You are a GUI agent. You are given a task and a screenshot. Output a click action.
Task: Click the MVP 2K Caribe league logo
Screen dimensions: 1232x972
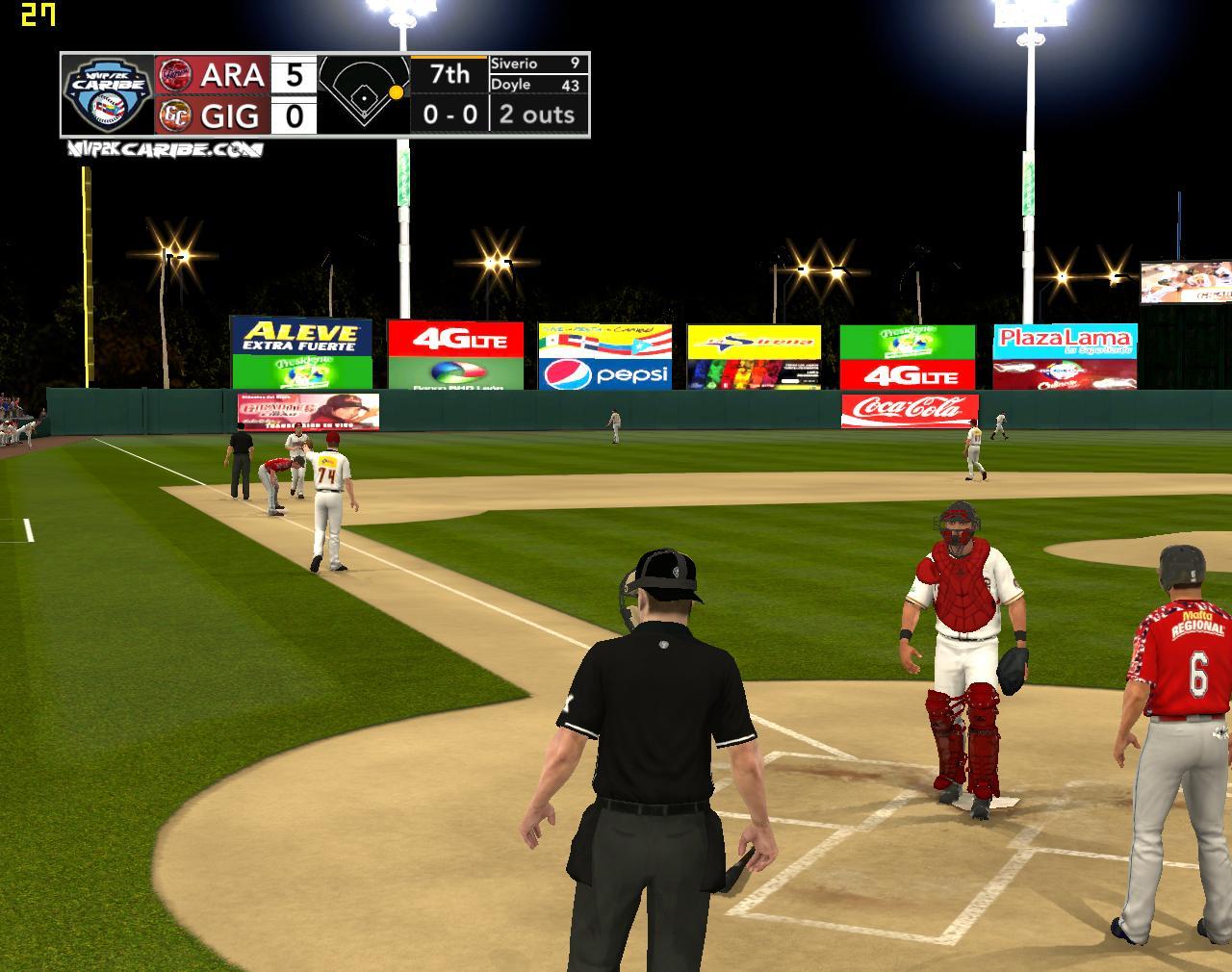coord(108,94)
